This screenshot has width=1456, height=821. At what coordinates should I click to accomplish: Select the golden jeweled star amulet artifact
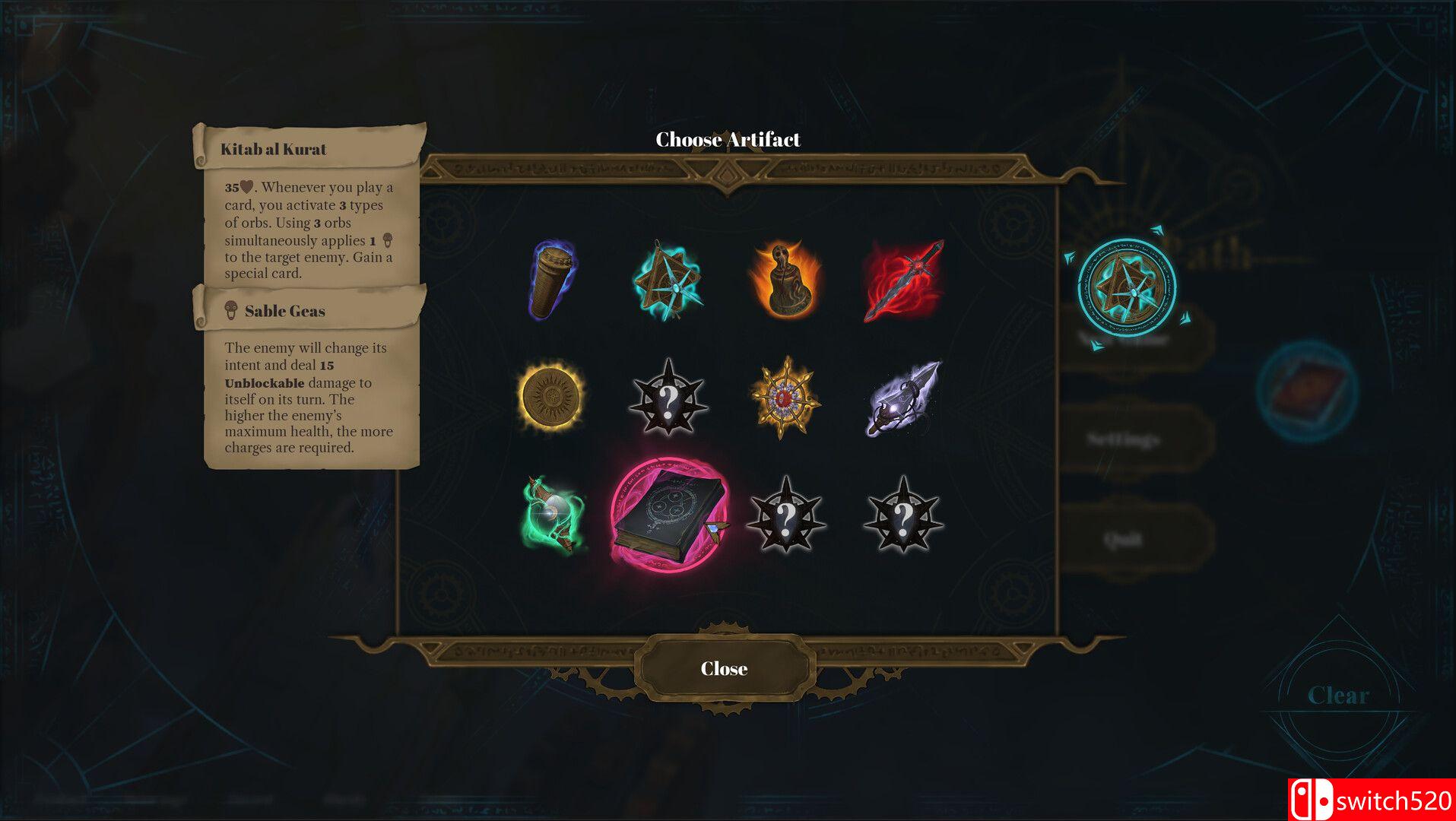point(785,397)
